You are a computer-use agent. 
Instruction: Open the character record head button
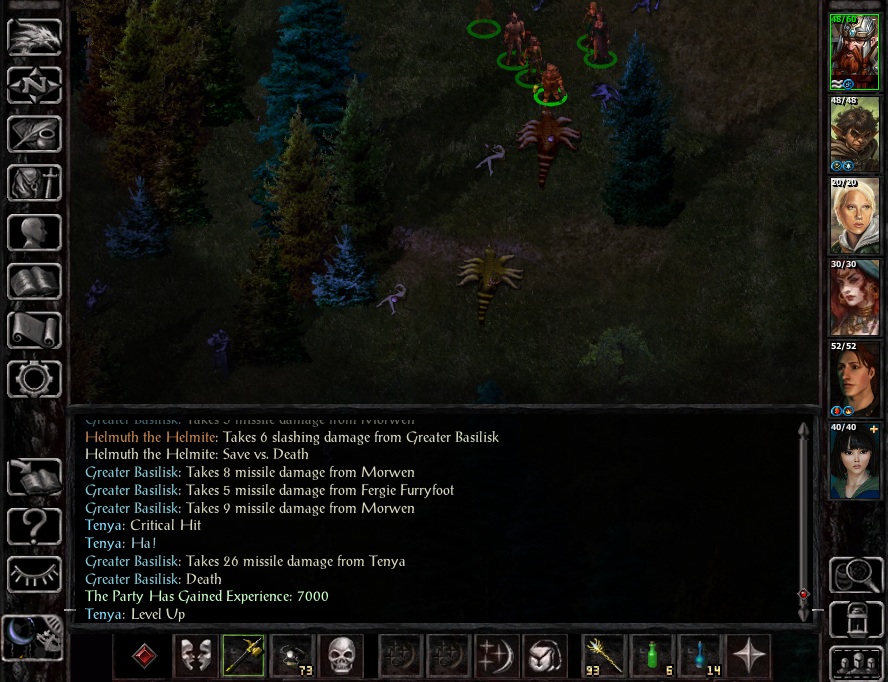34,232
